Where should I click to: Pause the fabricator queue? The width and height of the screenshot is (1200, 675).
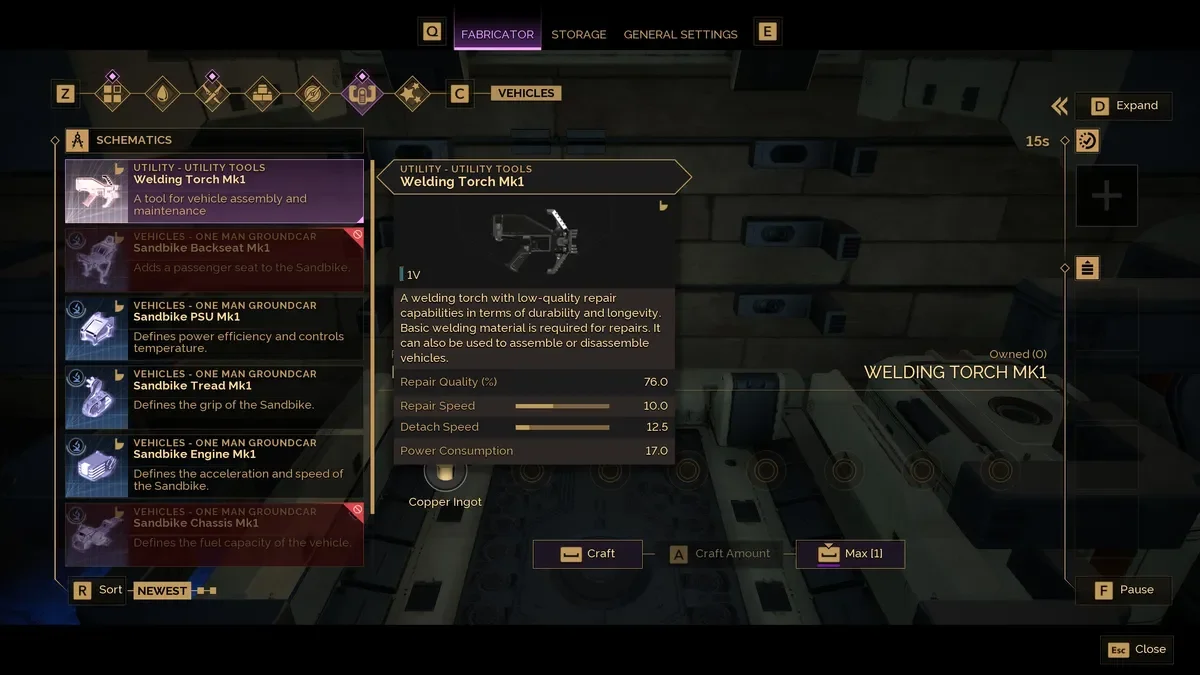click(x=1124, y=590)
